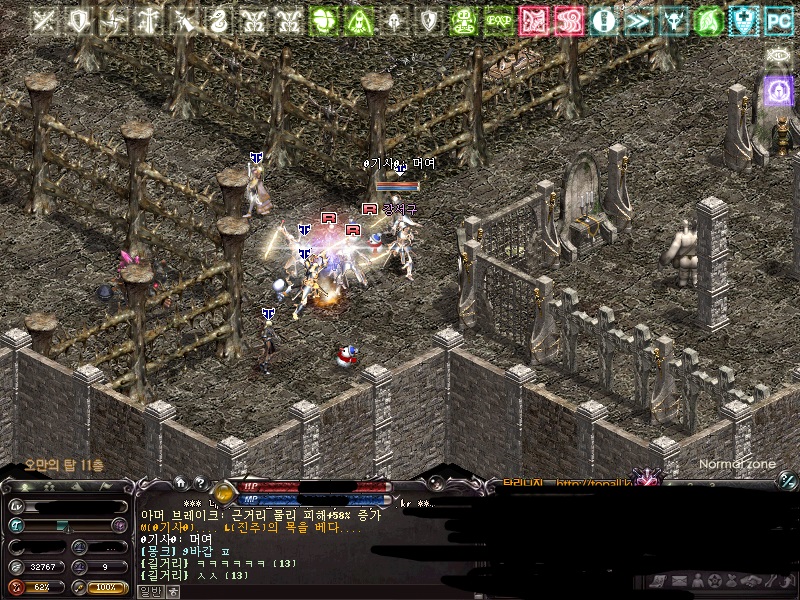The height and width of the screenshot is (600, 800).
Task: Click the PC buff icon
Action: (x=778, y=19)
